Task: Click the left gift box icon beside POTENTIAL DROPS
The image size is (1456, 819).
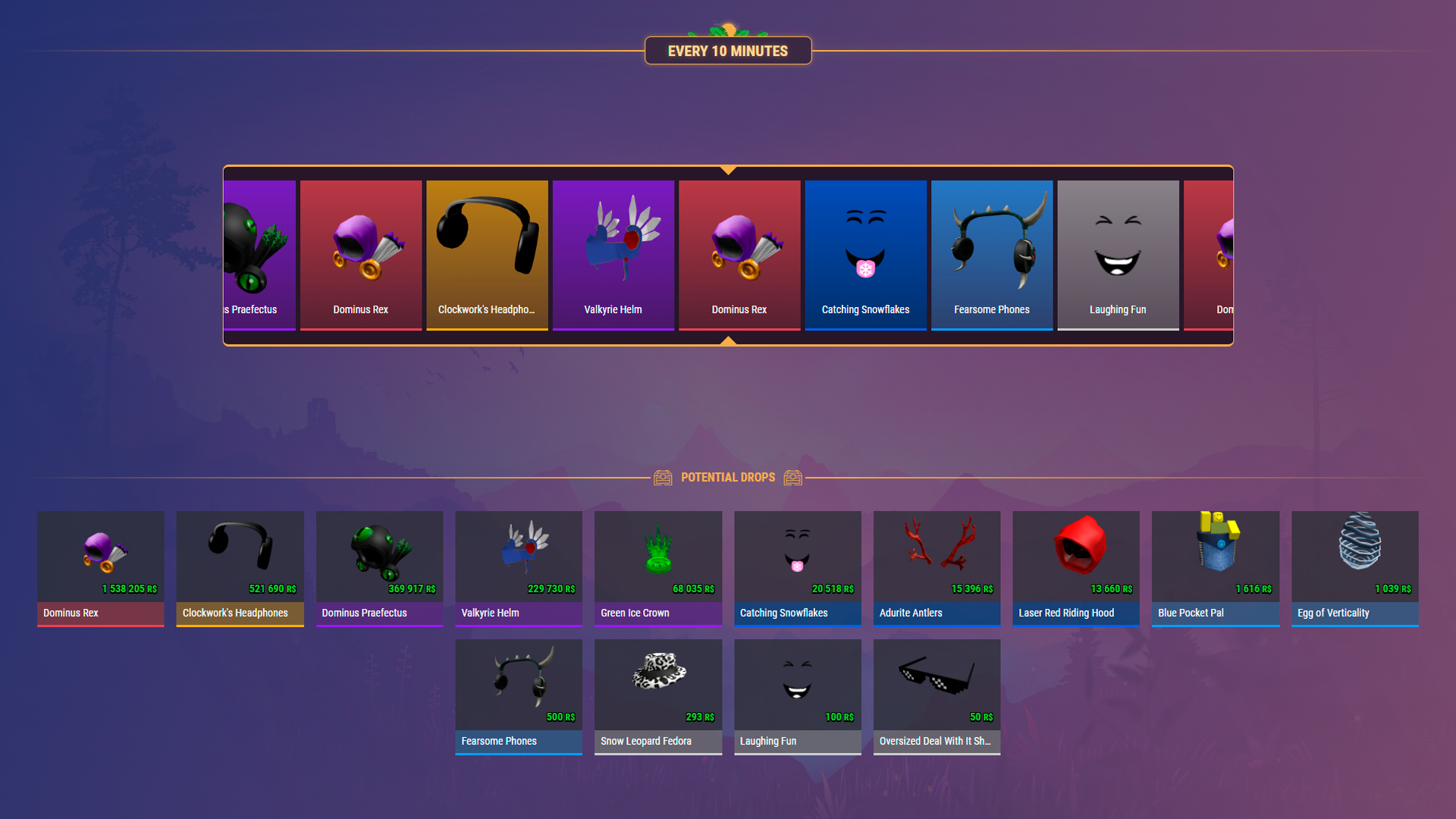Action: 664,477
